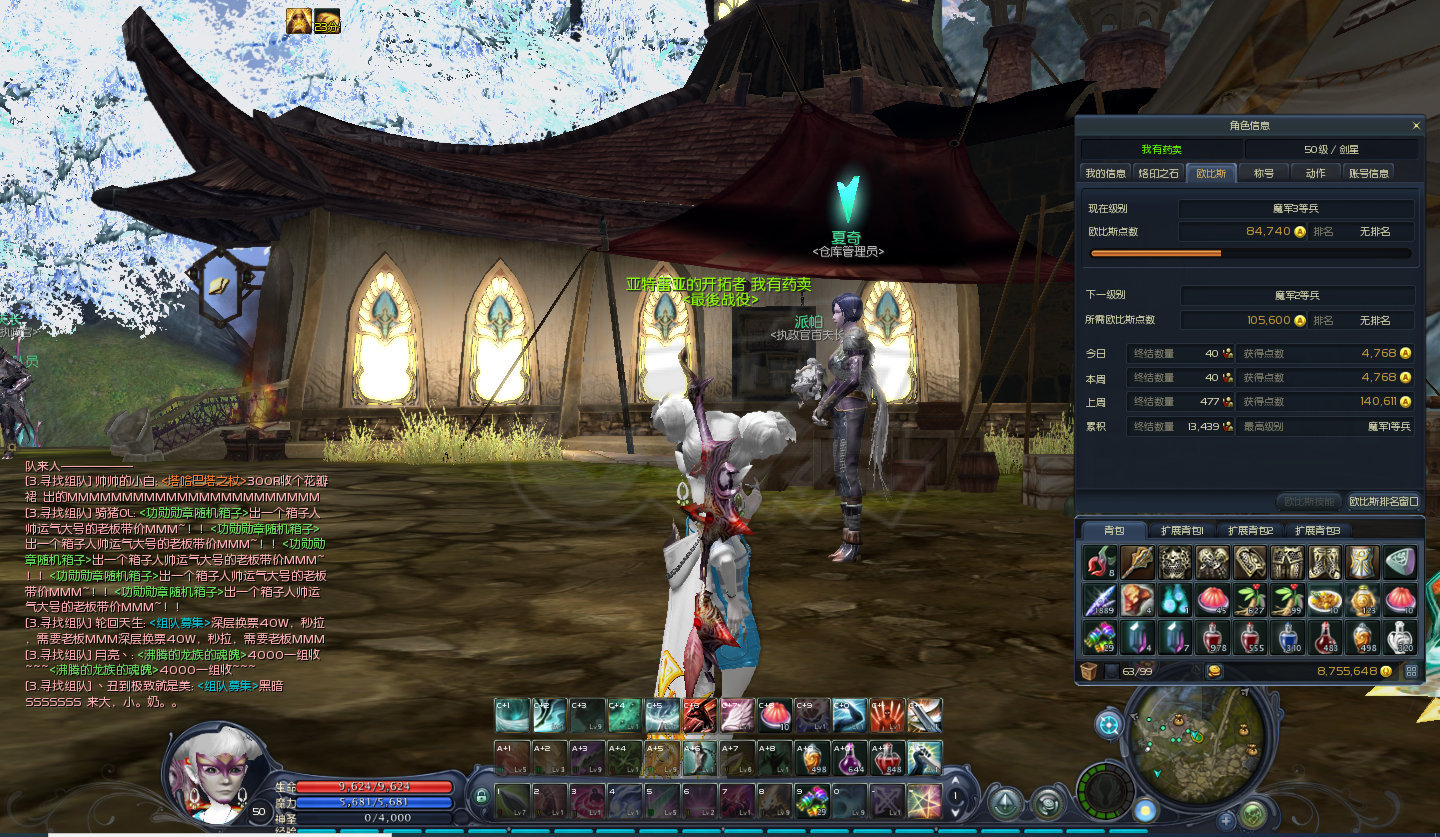
Task: Open the 欧比斯排名窗口 ranking window
Action: pyautogui.click(x=1383, y=501)
